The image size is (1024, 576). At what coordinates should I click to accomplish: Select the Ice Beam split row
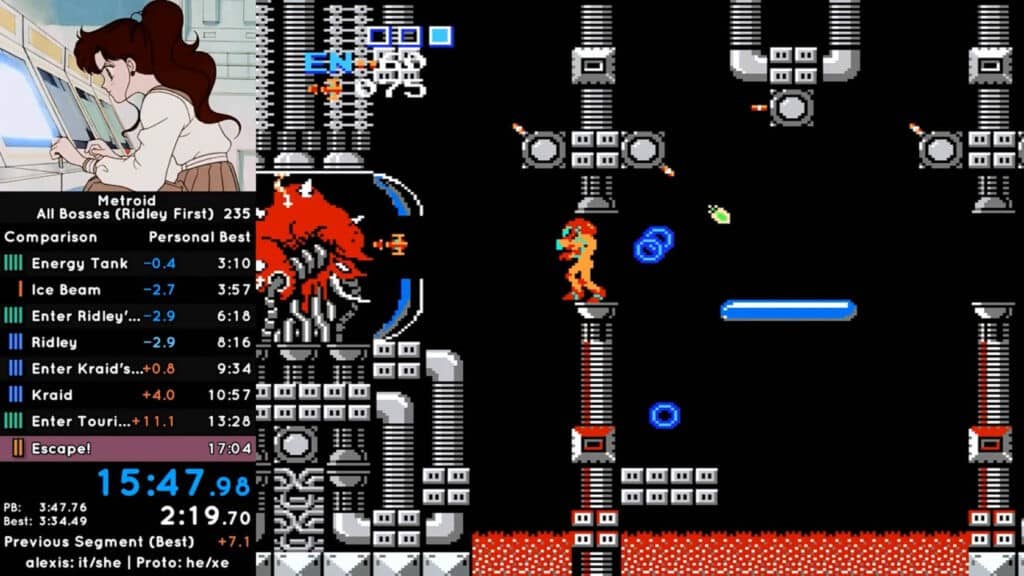(x=128, y=290)
